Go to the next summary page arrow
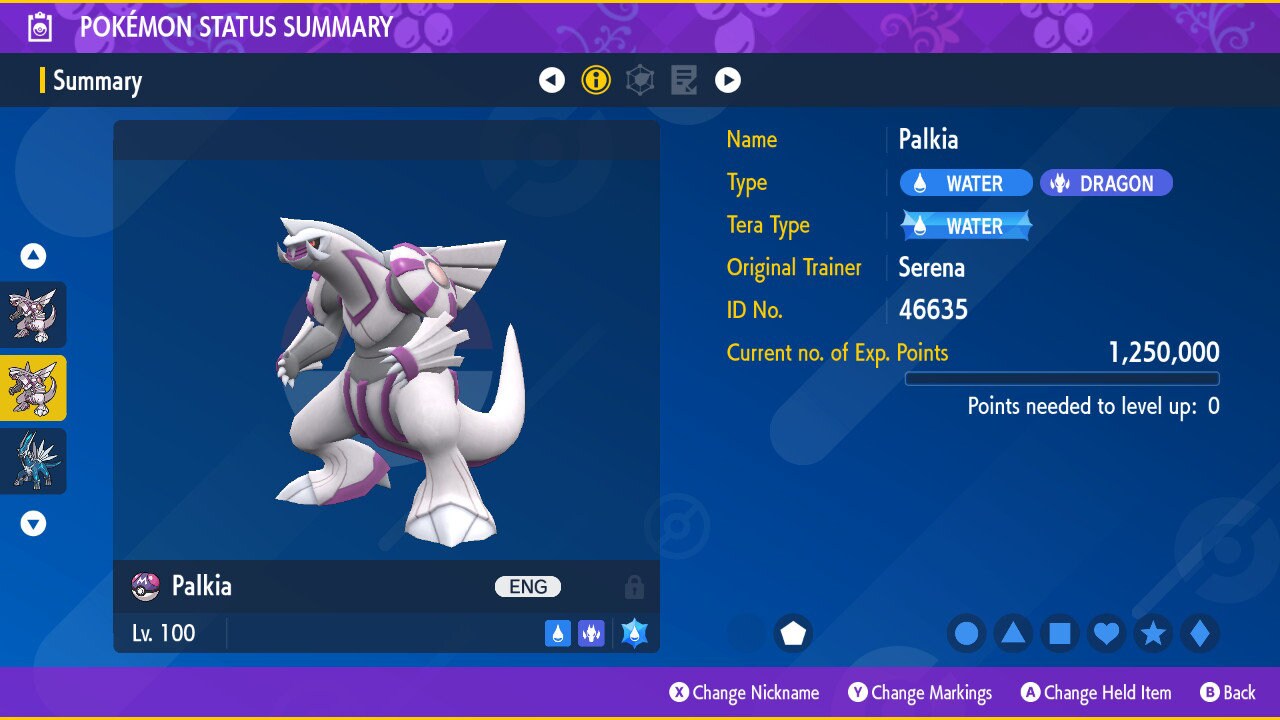 coord(728,80)
